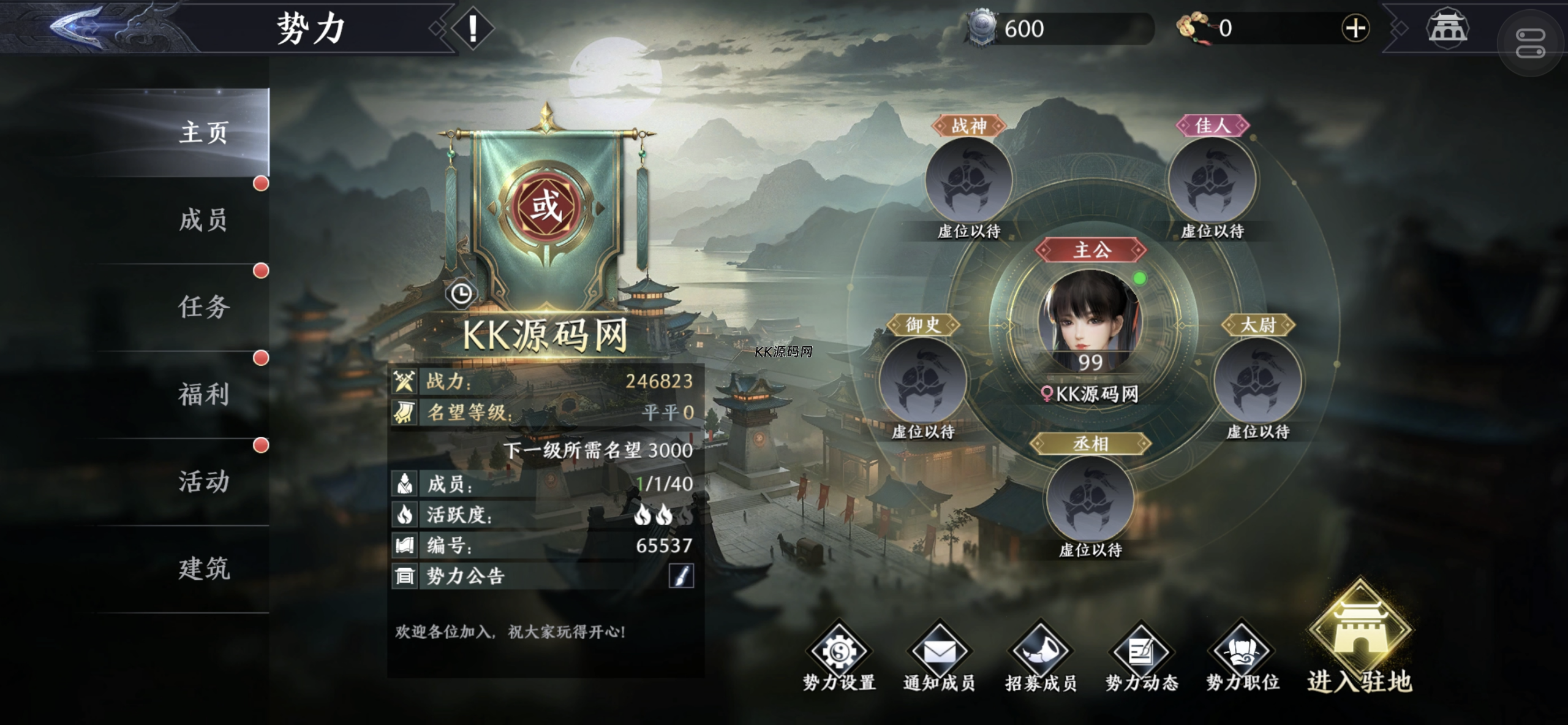The height and width of the screenshot is (725, 1568).
Task: Open the palace building icon
Action: point(1447,28)
